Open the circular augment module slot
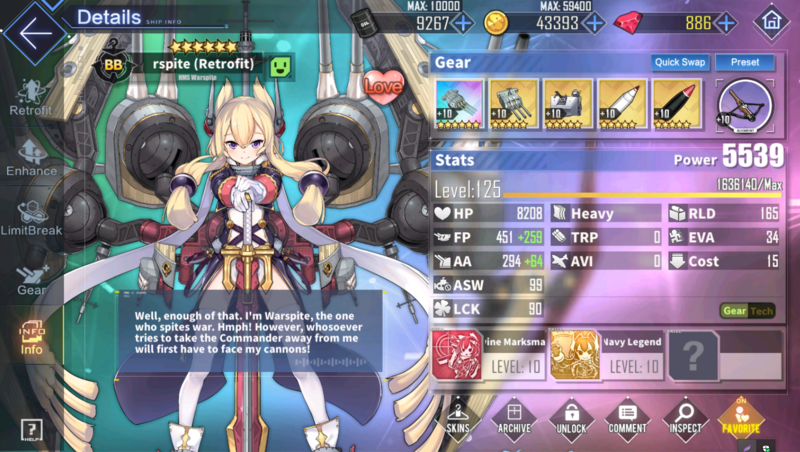Viewport: 800px width, 452px height. (x=745, y=104)
